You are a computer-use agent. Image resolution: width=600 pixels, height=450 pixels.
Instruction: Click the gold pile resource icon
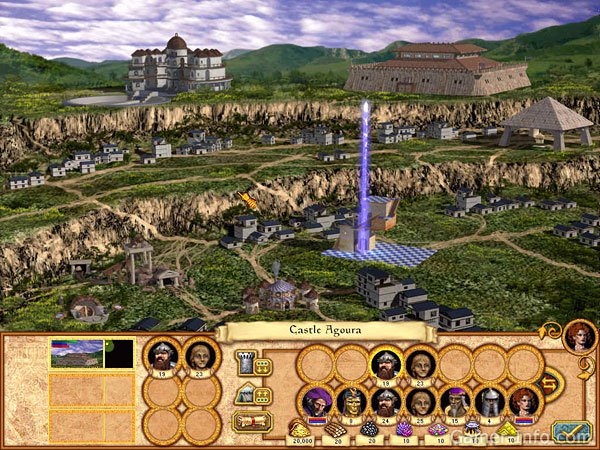coord(300,430)
